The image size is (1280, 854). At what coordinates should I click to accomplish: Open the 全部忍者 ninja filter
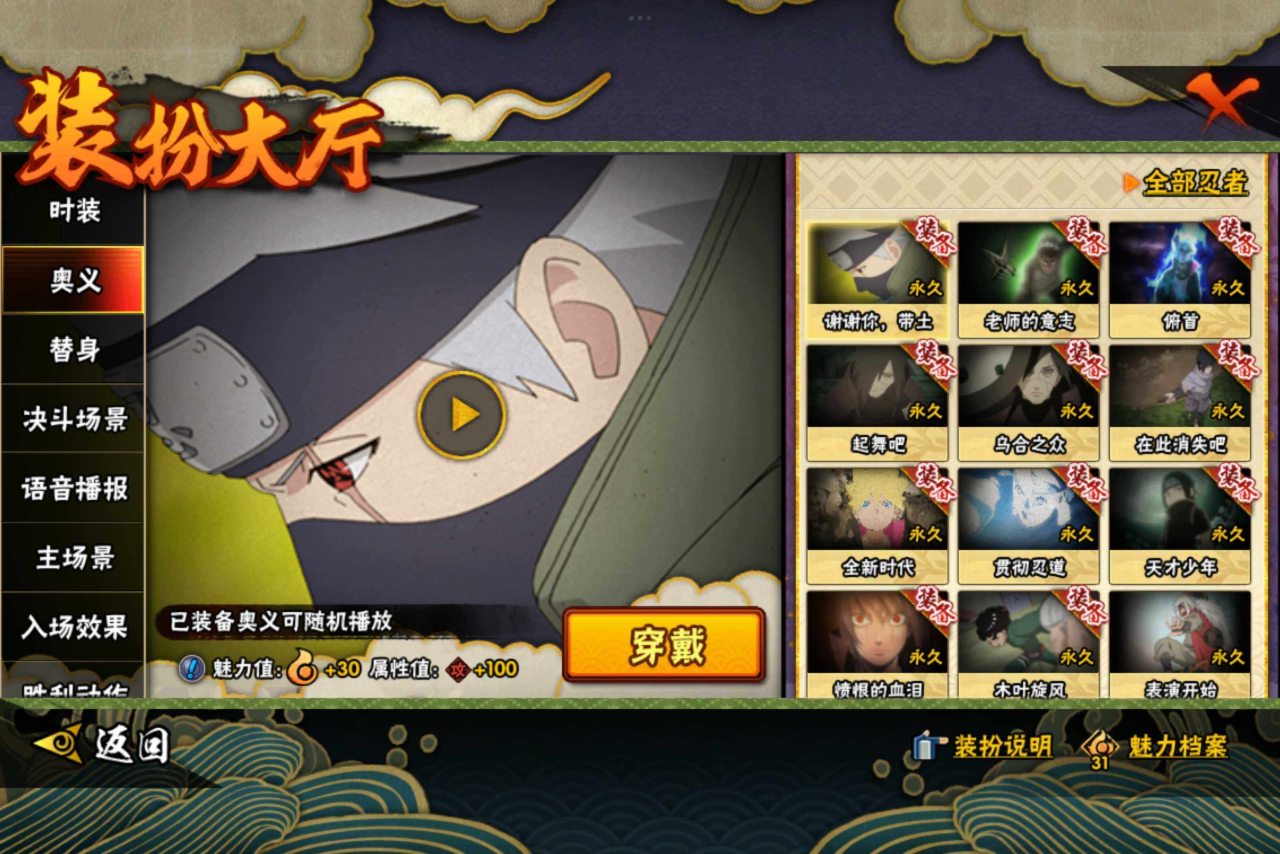point(1187,183)
